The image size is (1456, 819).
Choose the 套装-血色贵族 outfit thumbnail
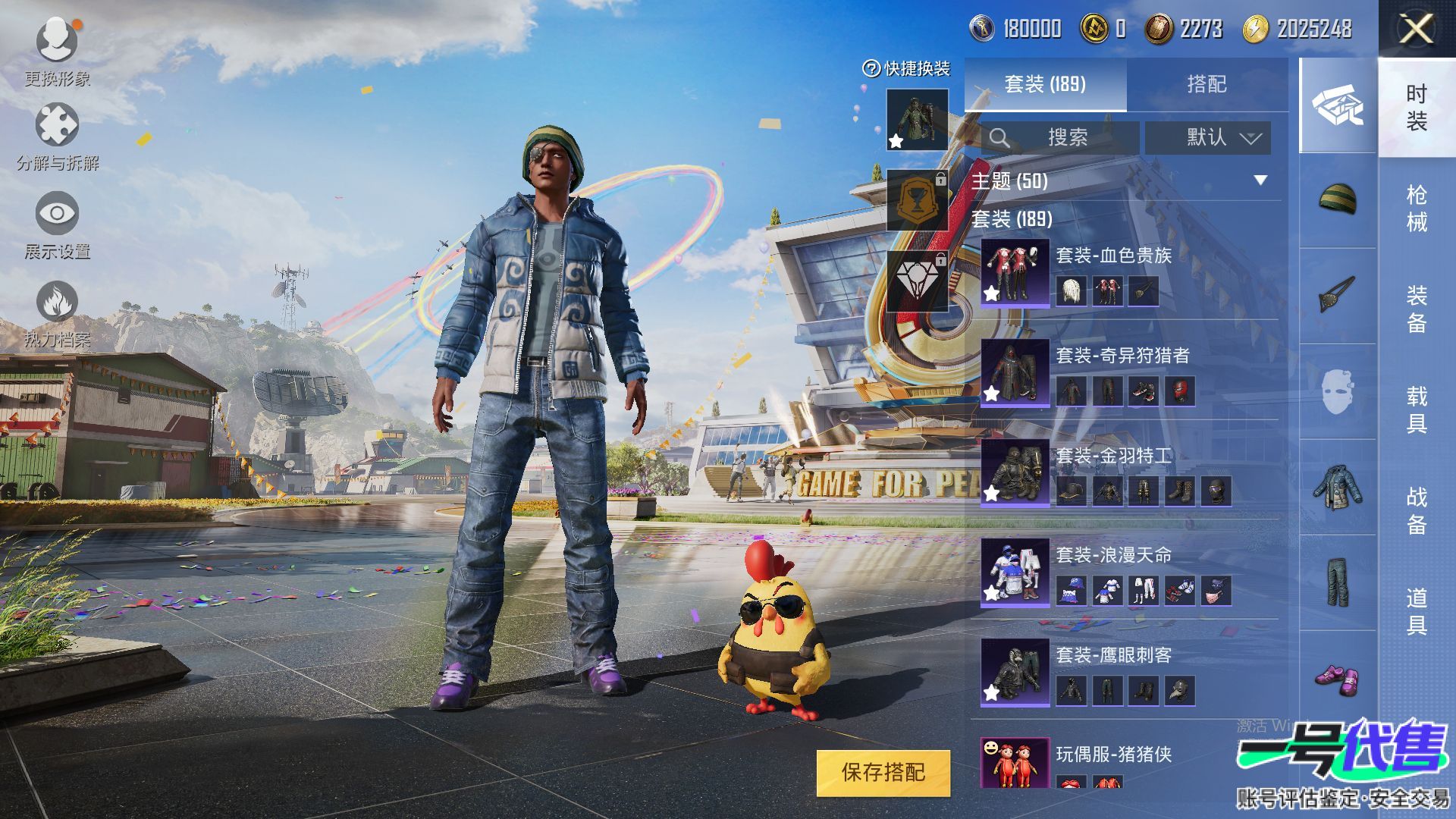click(x=1015, y=273)
